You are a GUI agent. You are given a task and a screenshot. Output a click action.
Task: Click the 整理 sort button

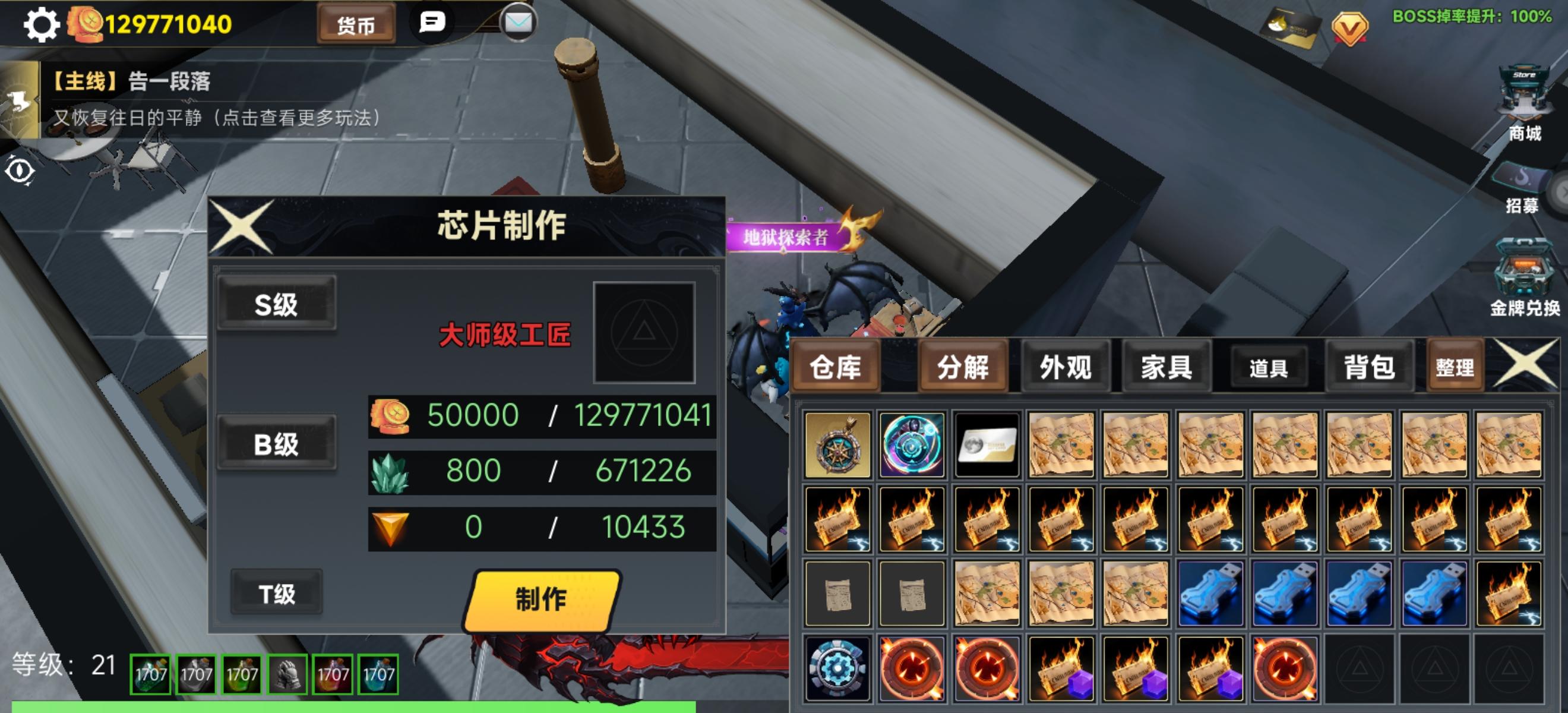(1455, 367)
